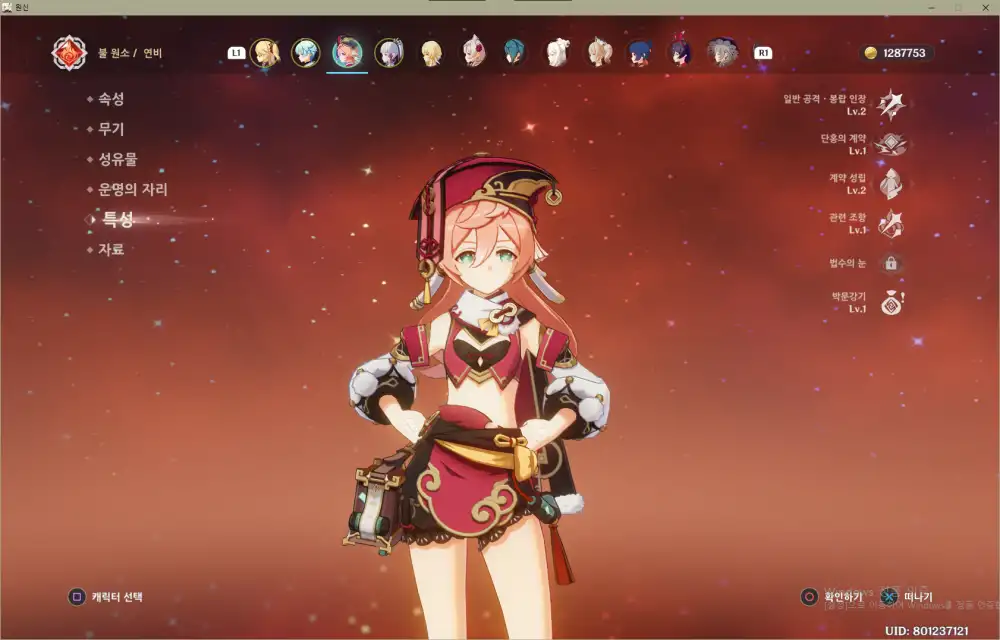Select the blonde character portrait next to L1
This screenshot has width=1000, height=640.
click(x=266, y=53)
